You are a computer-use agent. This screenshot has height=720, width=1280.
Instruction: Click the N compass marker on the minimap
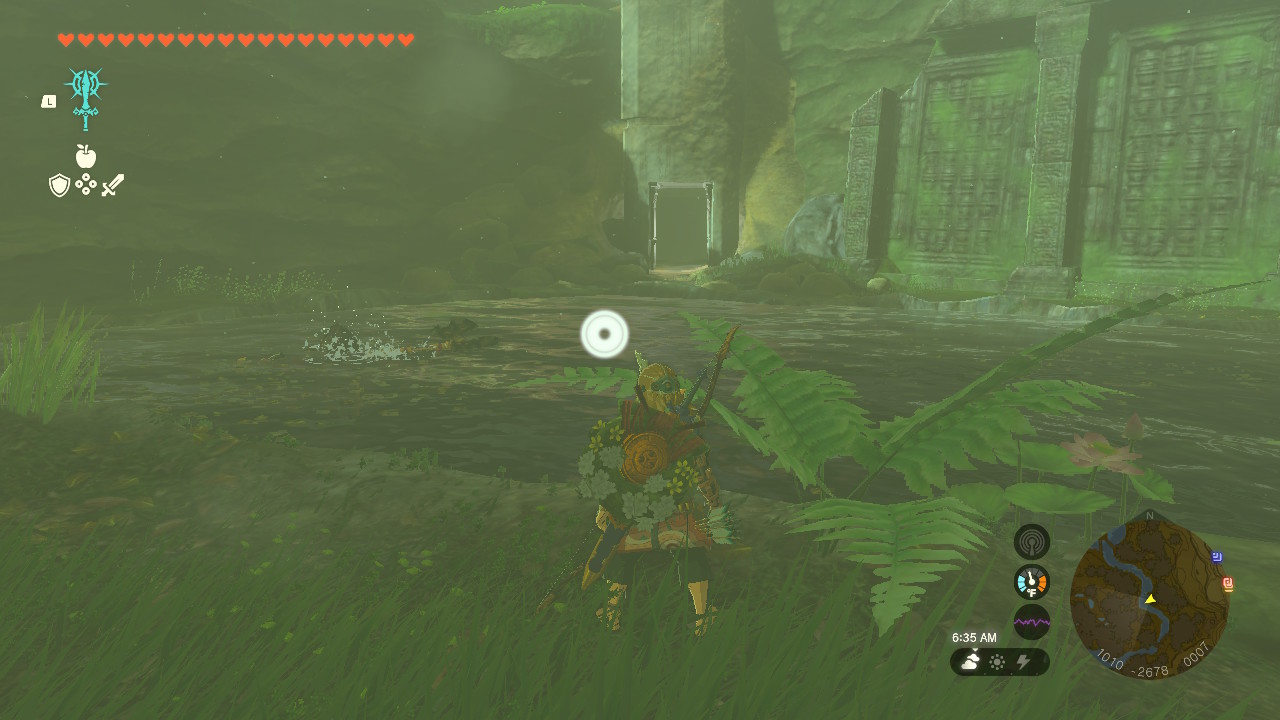pyautogui.click(x=1150, y=515)
